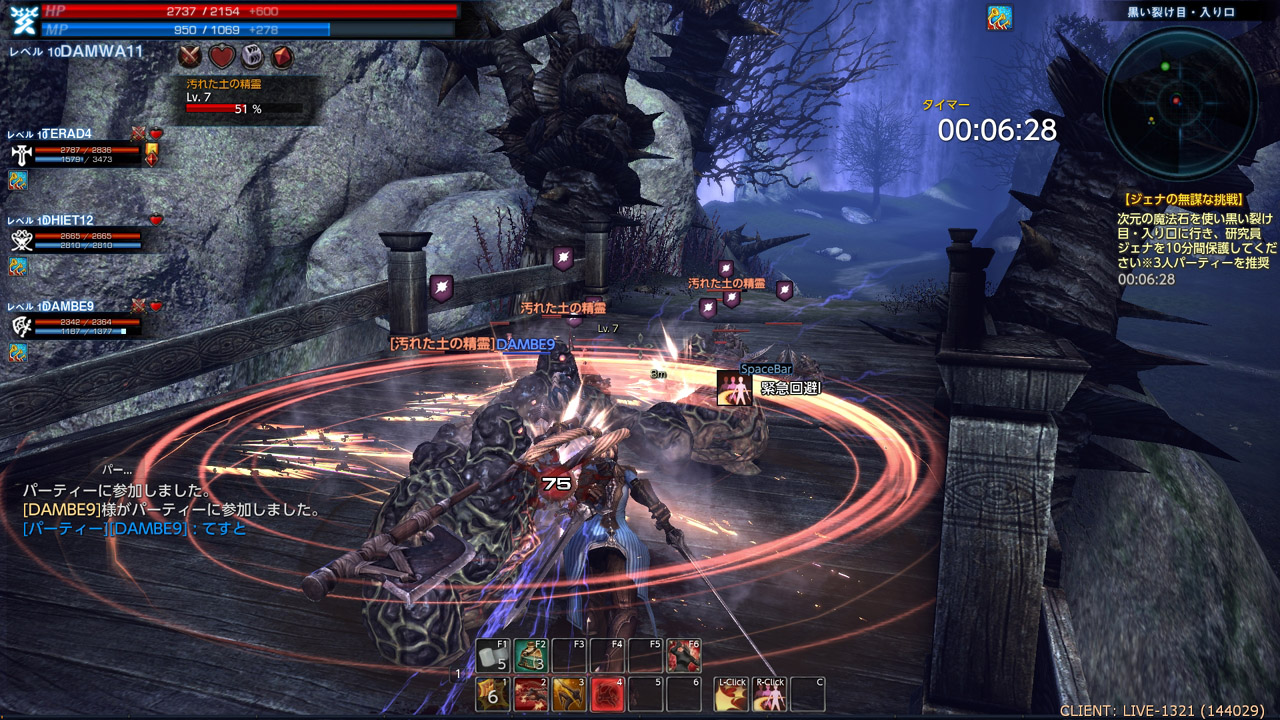
Task: Select party member HIET12's frame
Action: [75, 239]
